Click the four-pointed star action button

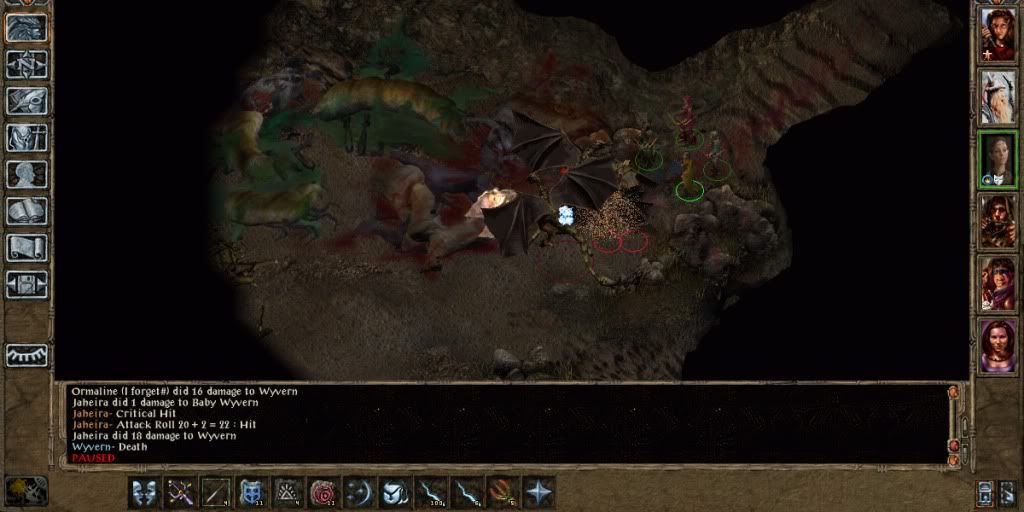pyautogui.click(x=538, y=492)
